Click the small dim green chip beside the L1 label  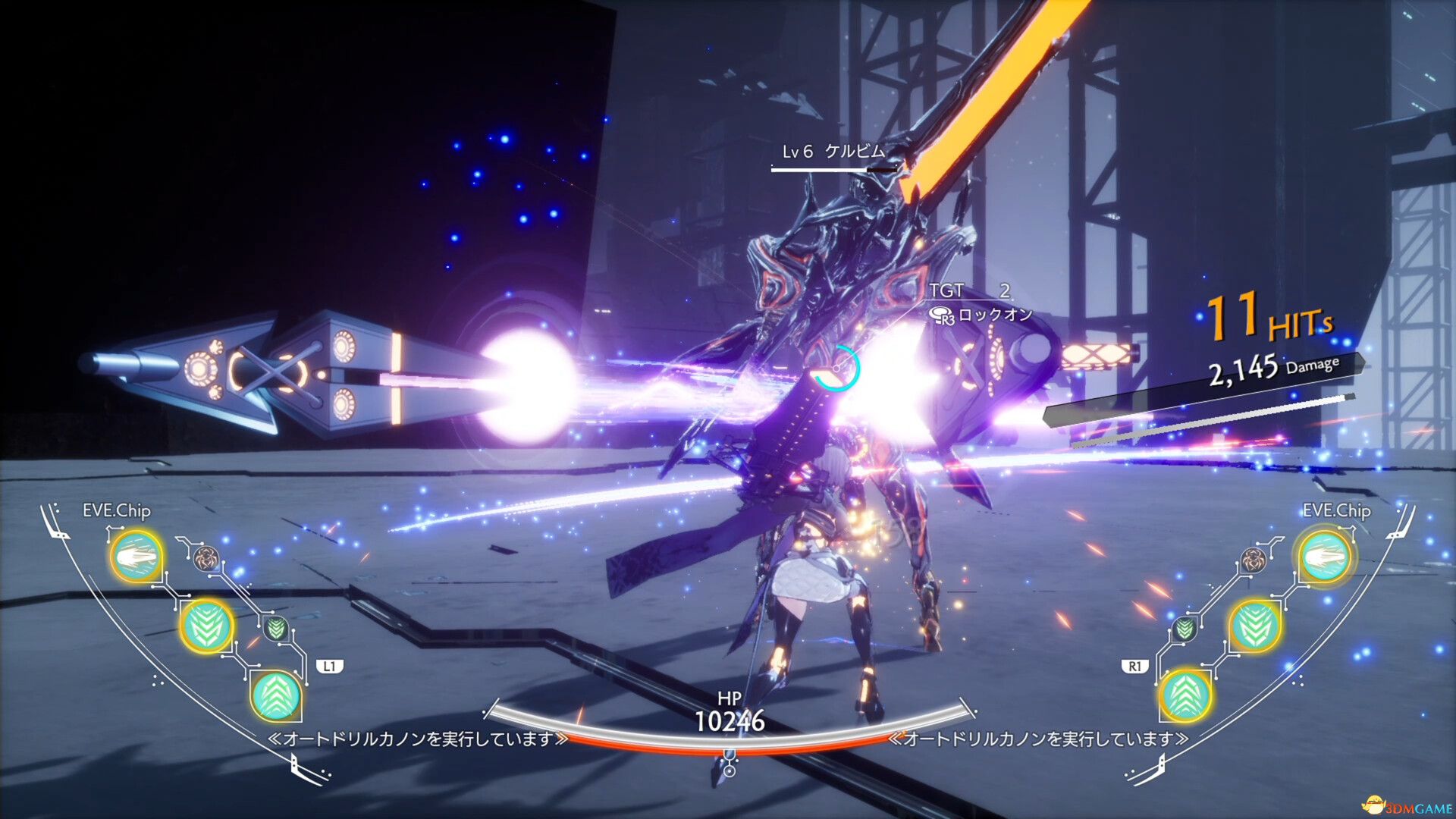[x=275, y=628]
